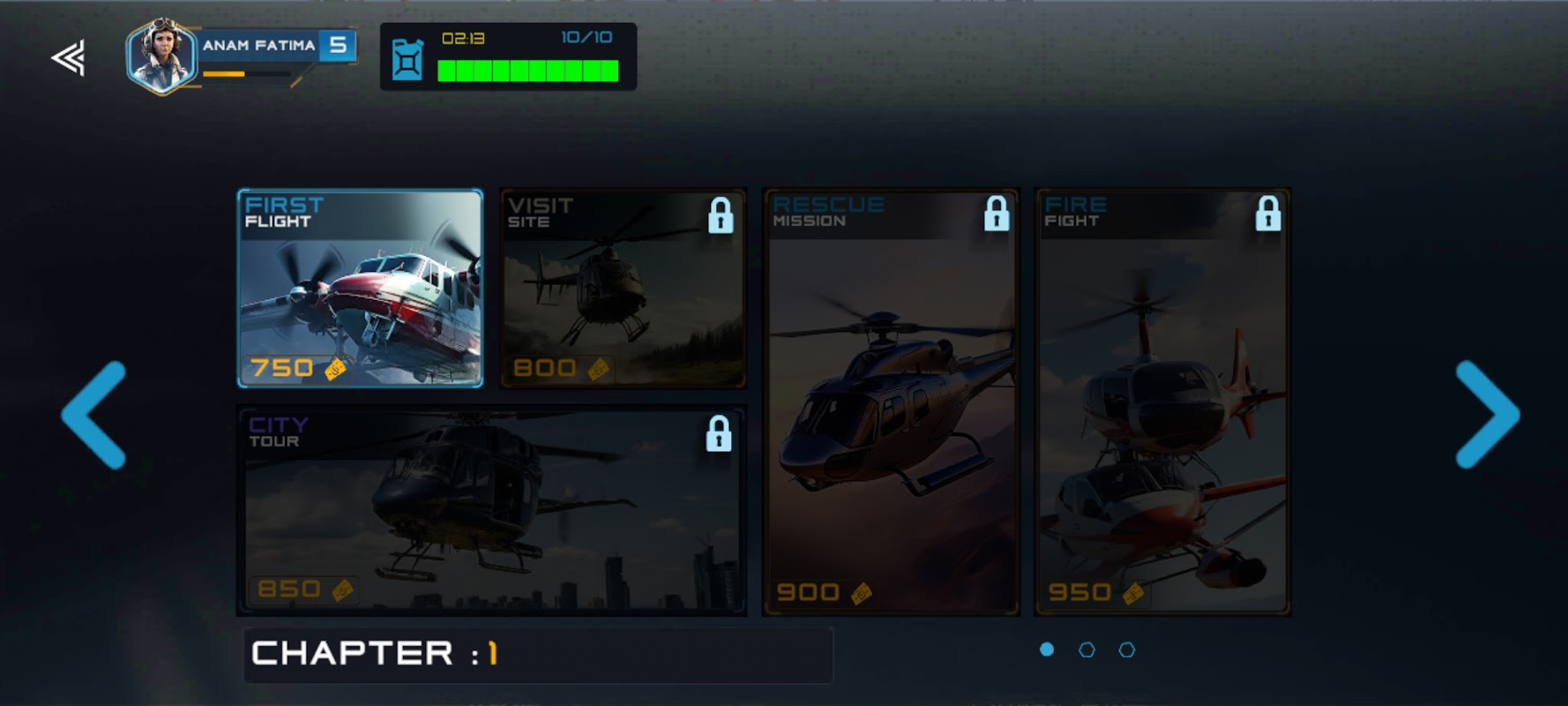Open the locked Rescue Mission card
The image size is (1568, 706).
(x=891, y=402)
